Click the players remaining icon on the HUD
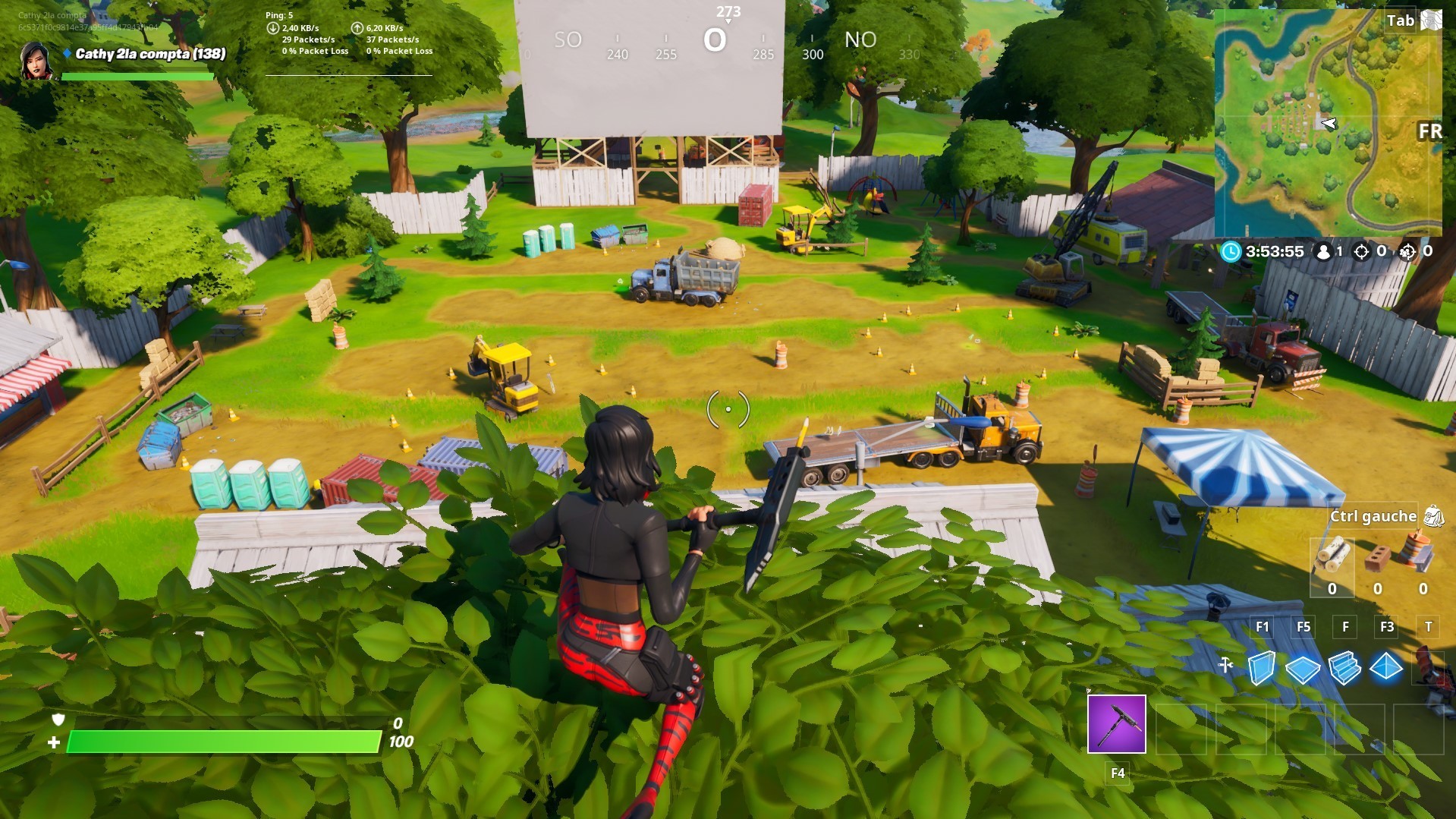 1322,252
